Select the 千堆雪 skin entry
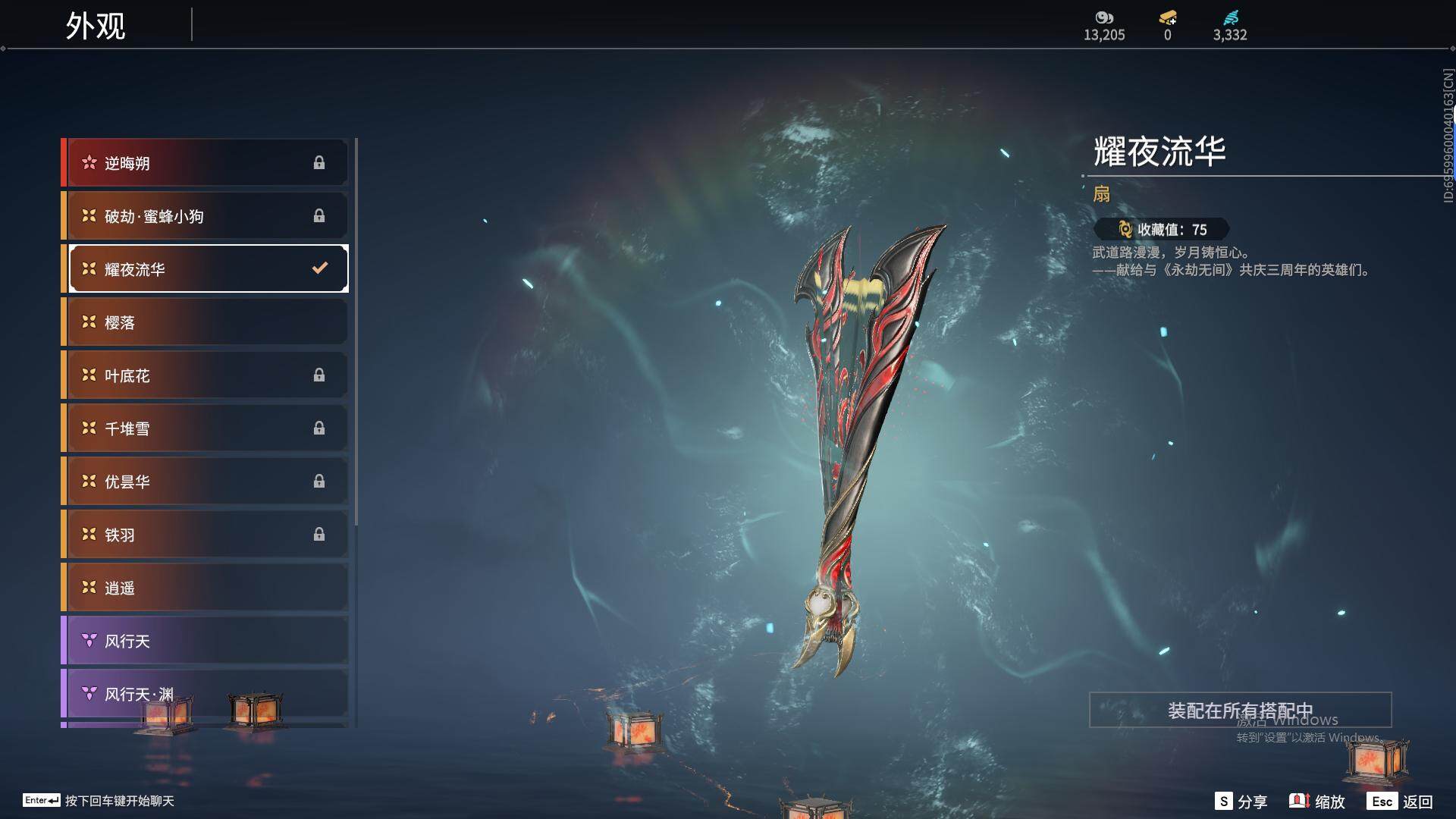 point(206,428)
